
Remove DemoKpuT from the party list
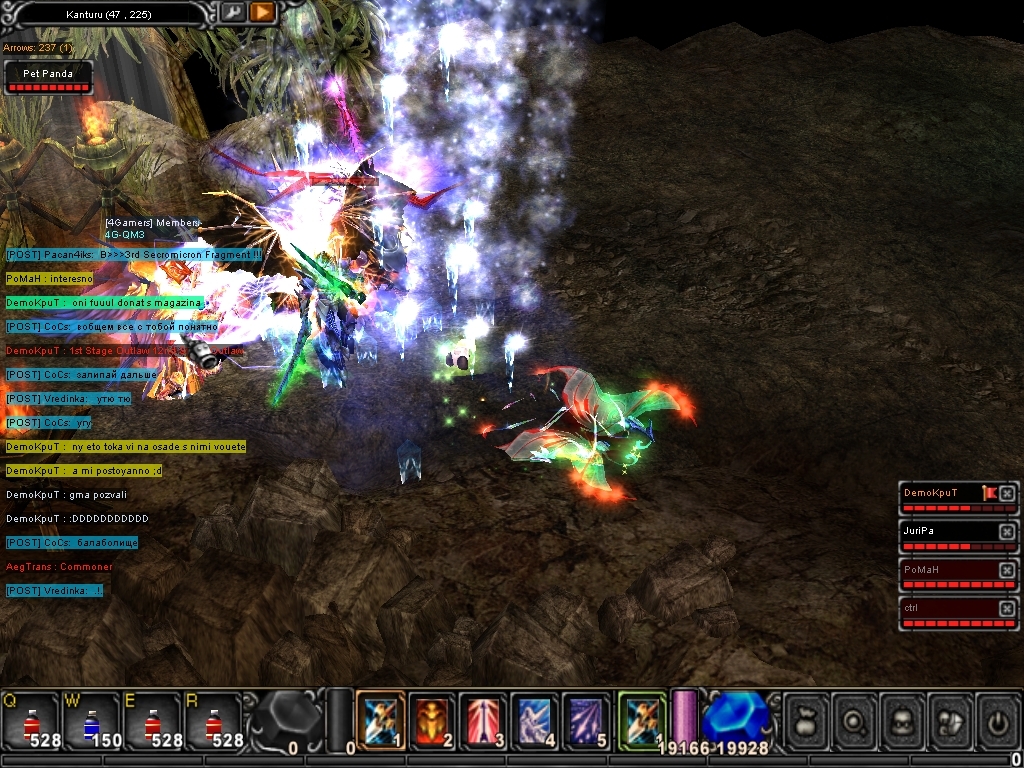pyautogui.click(x=1007, y=493)
